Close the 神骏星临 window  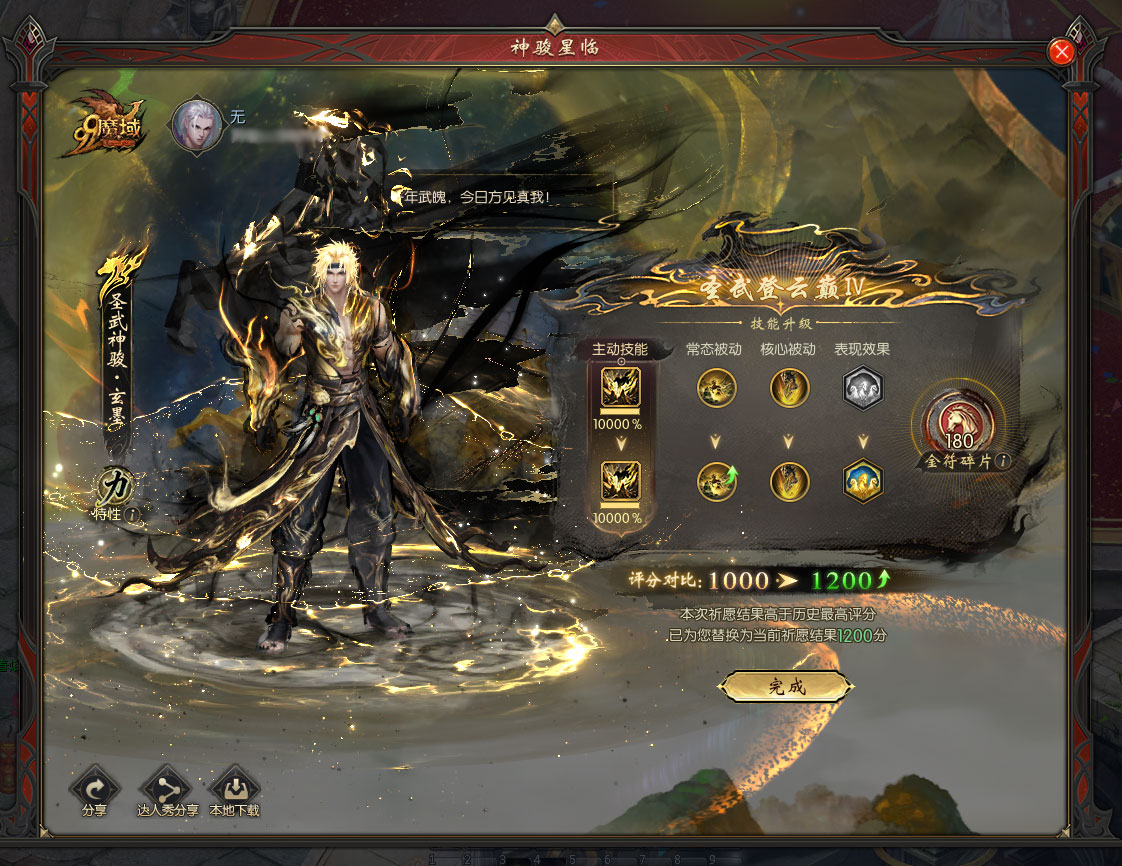pyautogui.click(x=1061, y=52)
